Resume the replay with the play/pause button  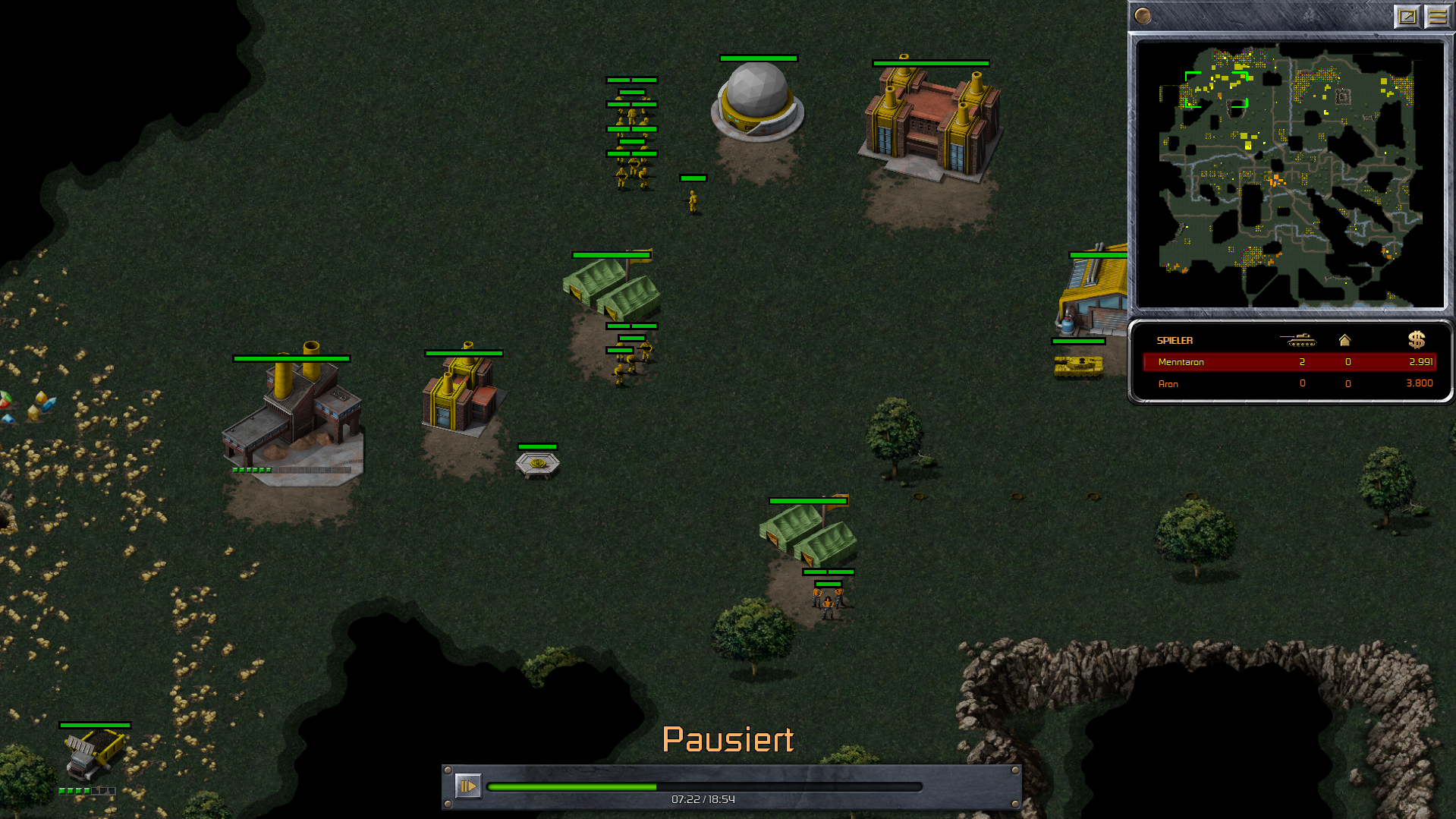click(x=467, y=786)
